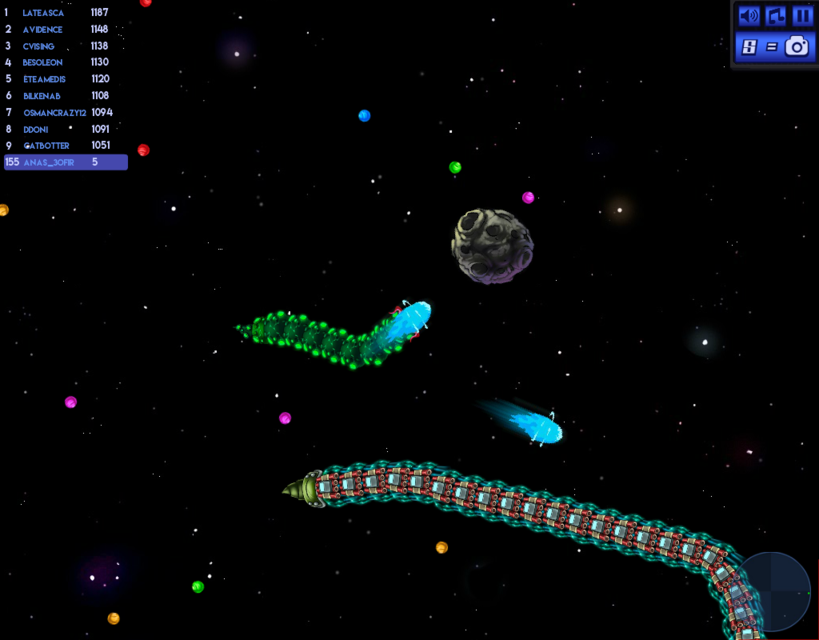
Task: Click the circular minimap radar
Action: pyautogui.click(x=774, y=591)
